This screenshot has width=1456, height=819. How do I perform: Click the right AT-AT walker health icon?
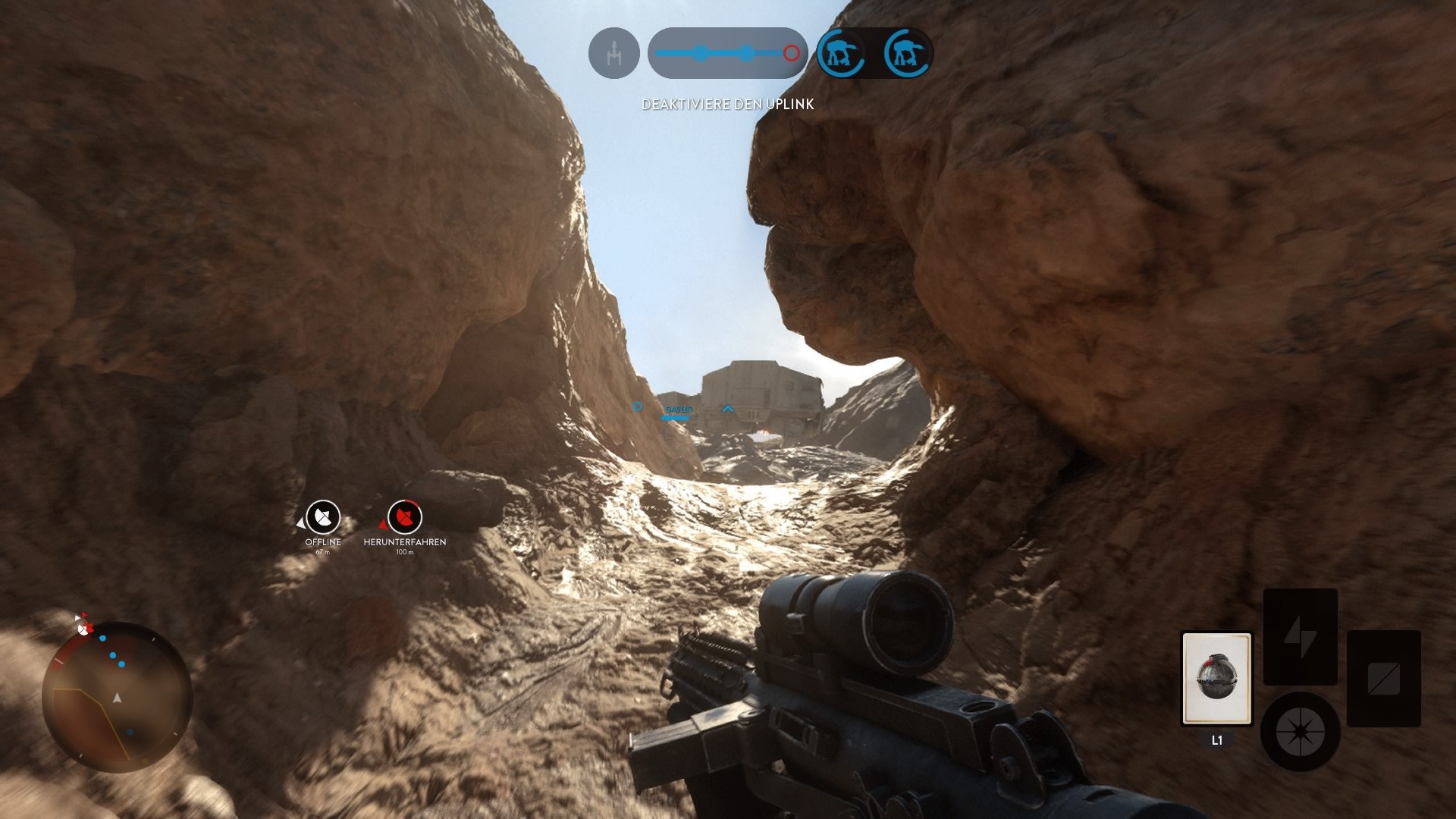coord(905,53)
